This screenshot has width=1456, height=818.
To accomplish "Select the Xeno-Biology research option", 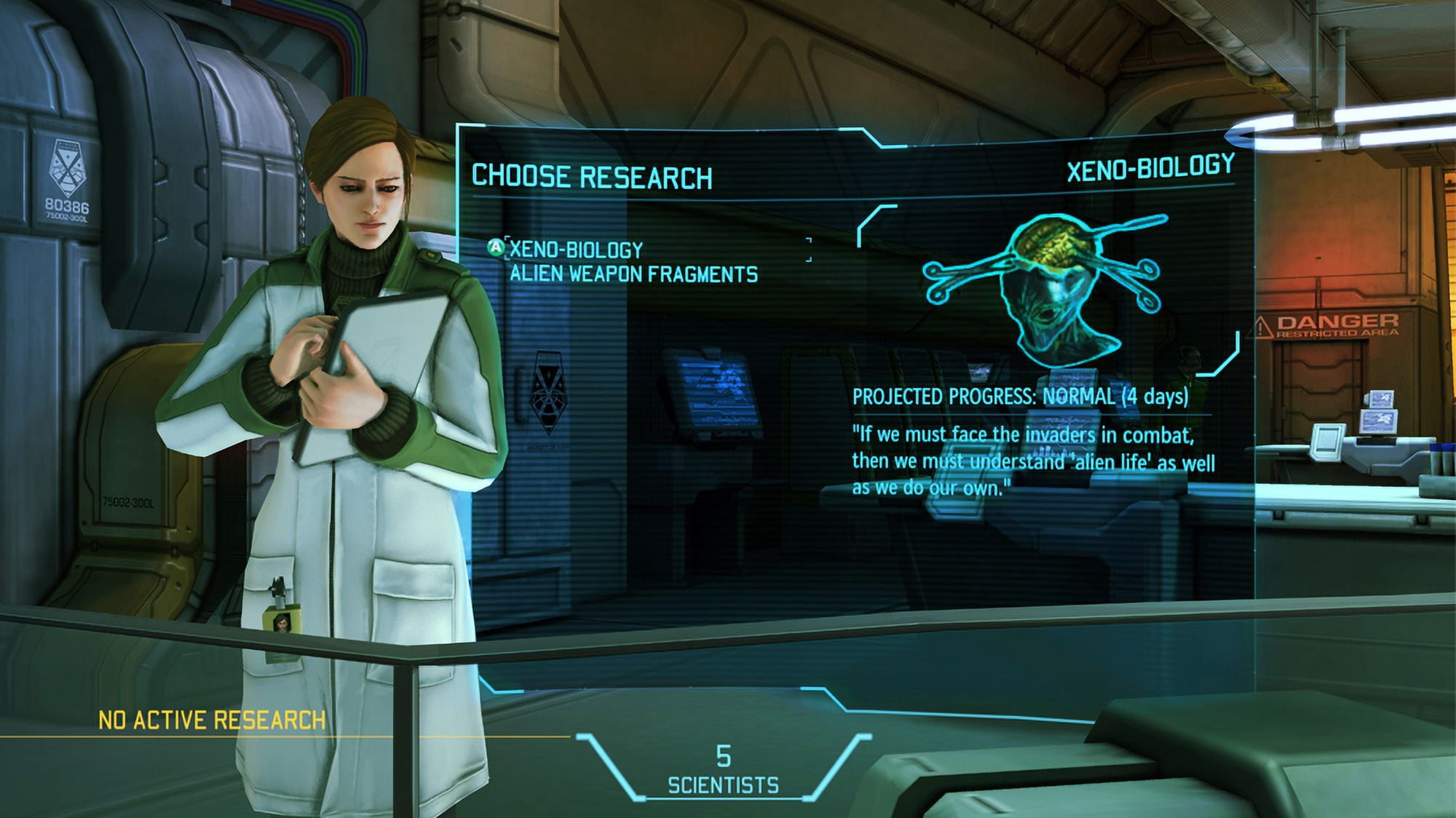I will pos(576,250).
